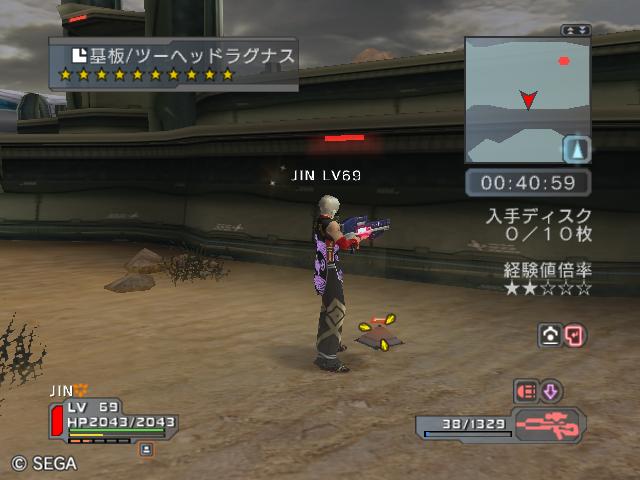Open the white character-silhouette icon
Image resolution: width=640 pixels, height=480 pixels.
click(549, 336)
